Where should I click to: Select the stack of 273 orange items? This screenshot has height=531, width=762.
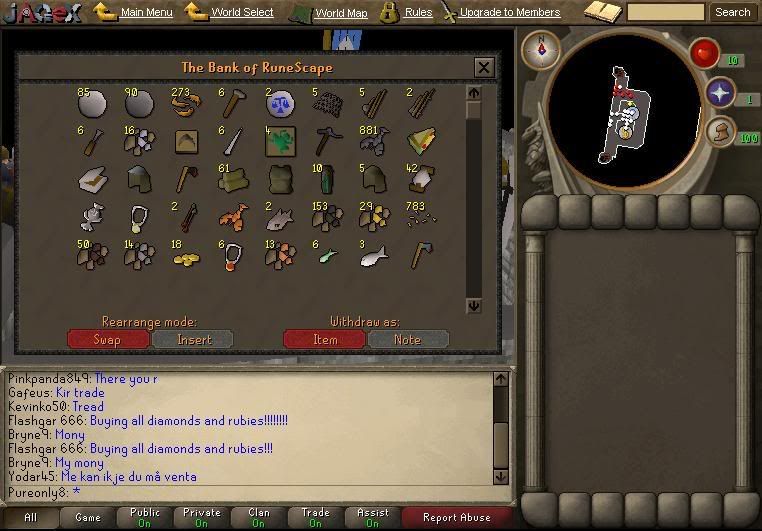(184, 105)
